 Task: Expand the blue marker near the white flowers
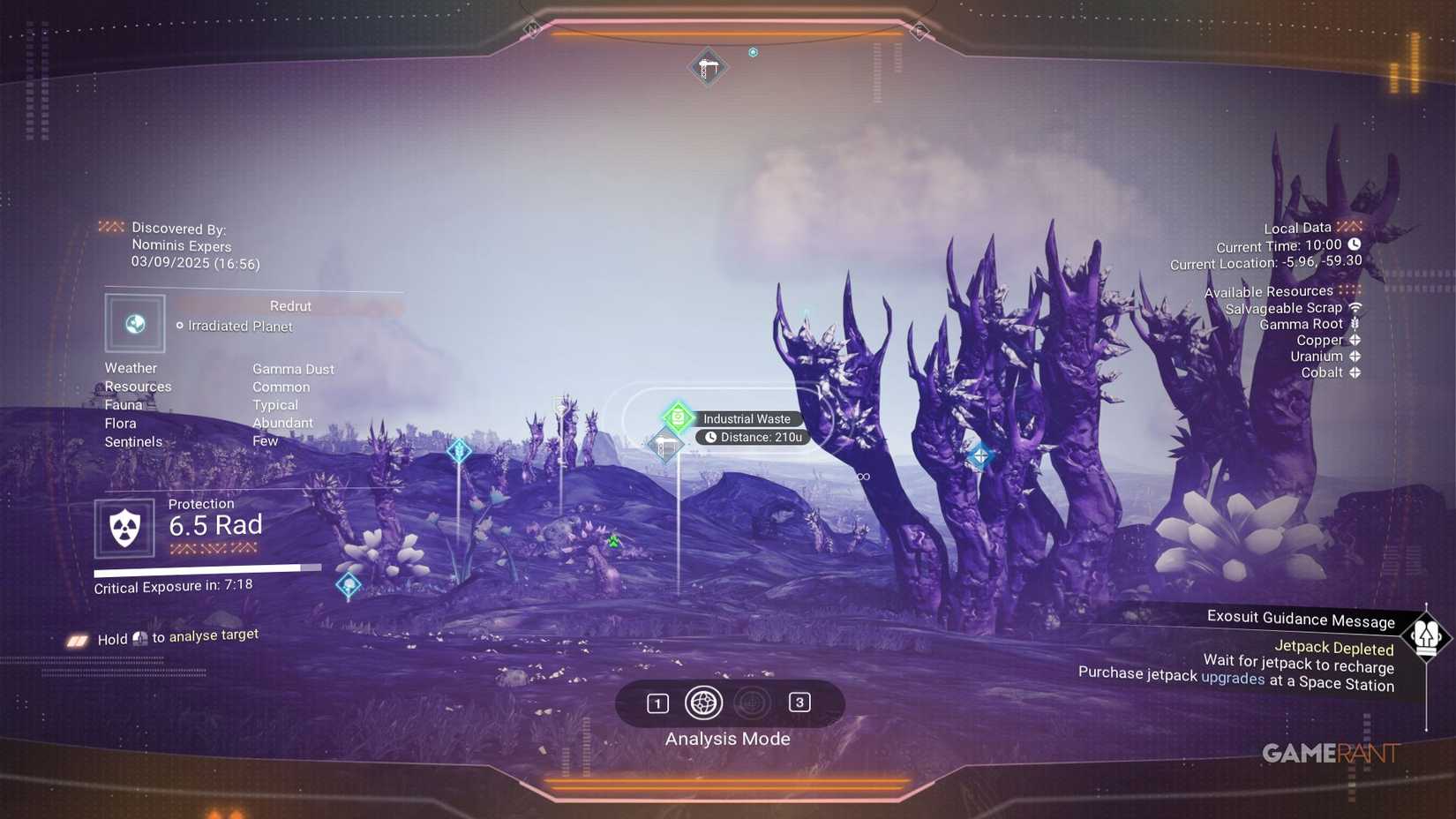coord(349,583)
